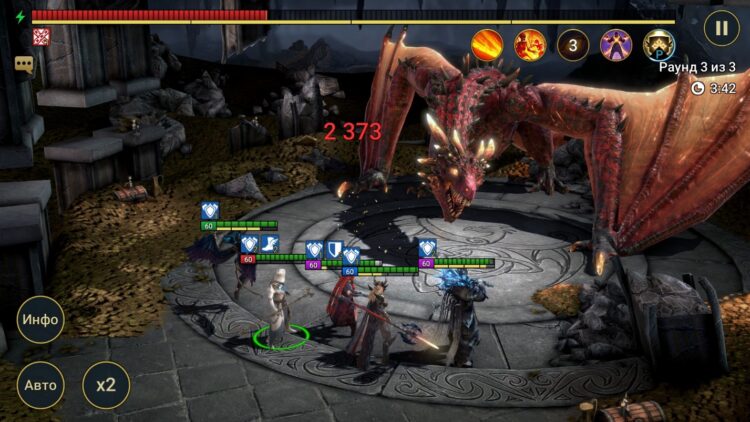Inspect the boss's flaming figures skill icon

(530, 45)
